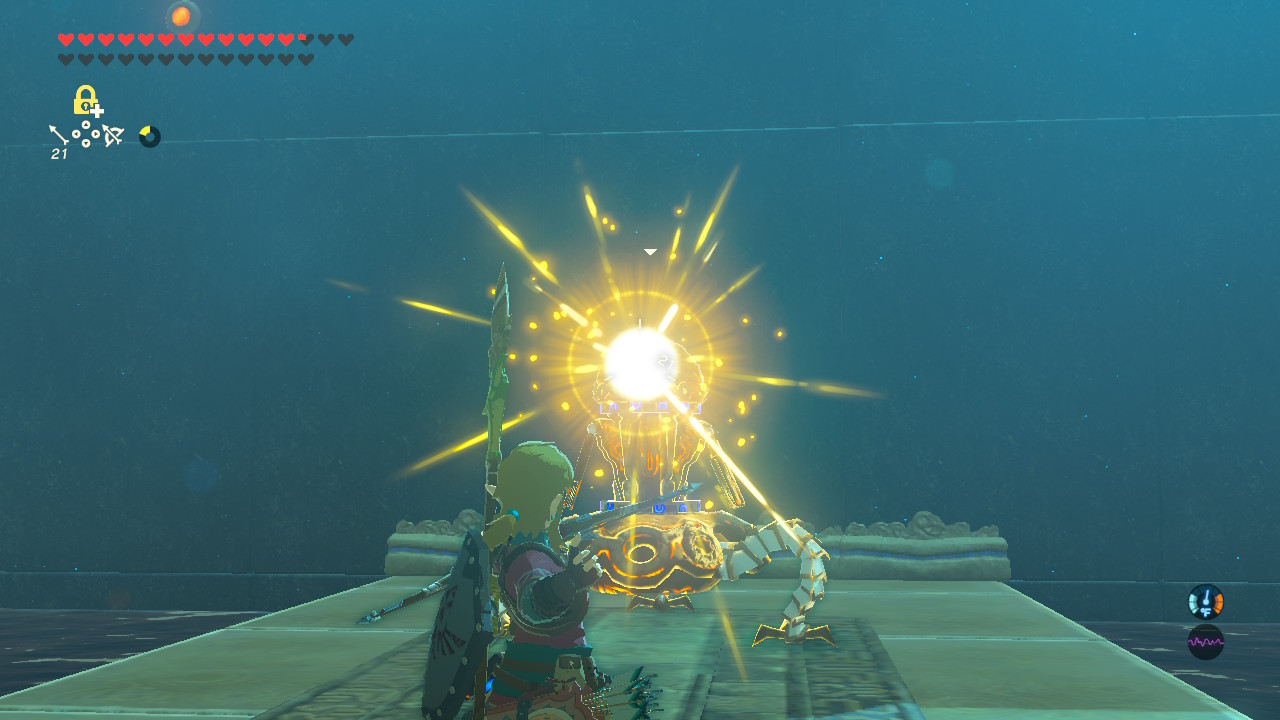Click the first red heart in the health bar
Viewport: 1280px width, 720px height.
66,40
